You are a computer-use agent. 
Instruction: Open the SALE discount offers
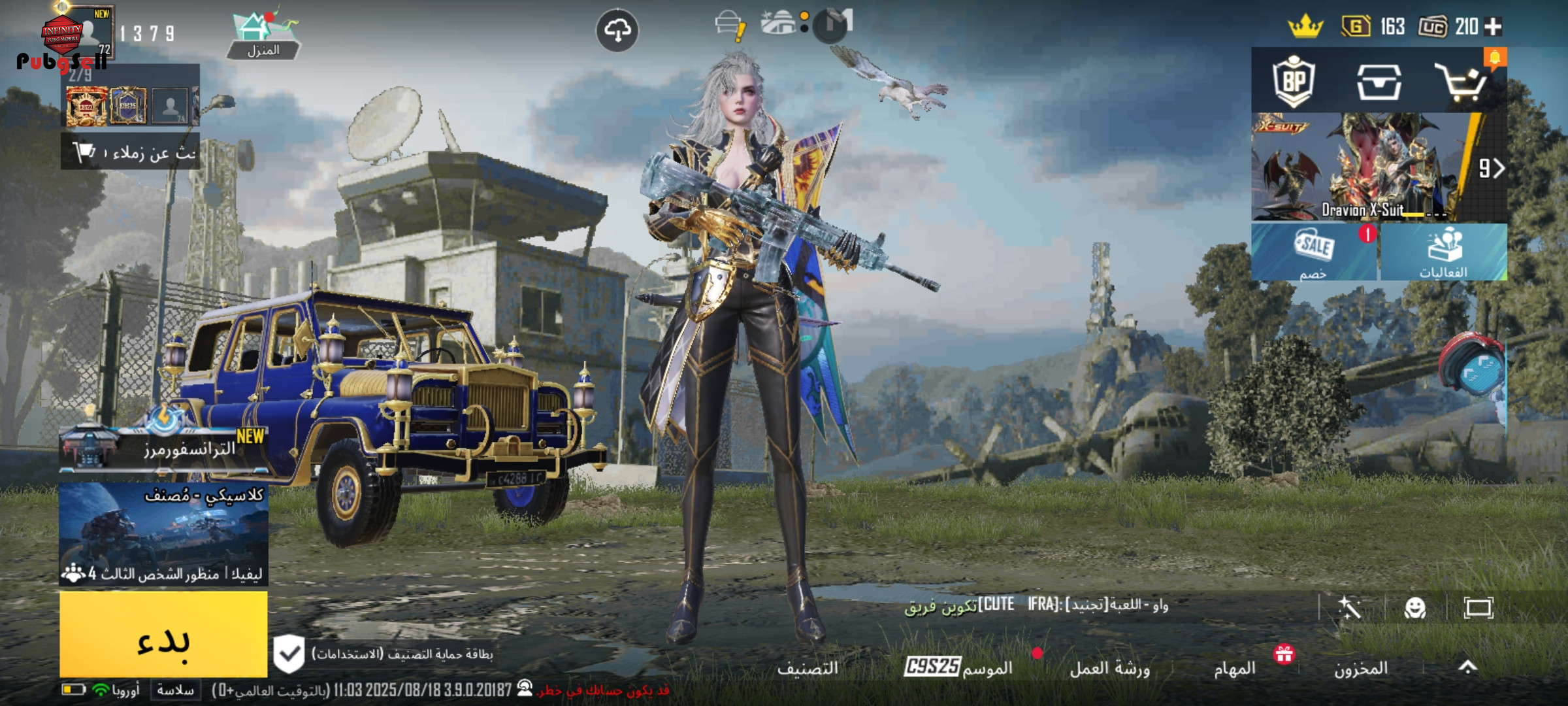coord(1314,253)
